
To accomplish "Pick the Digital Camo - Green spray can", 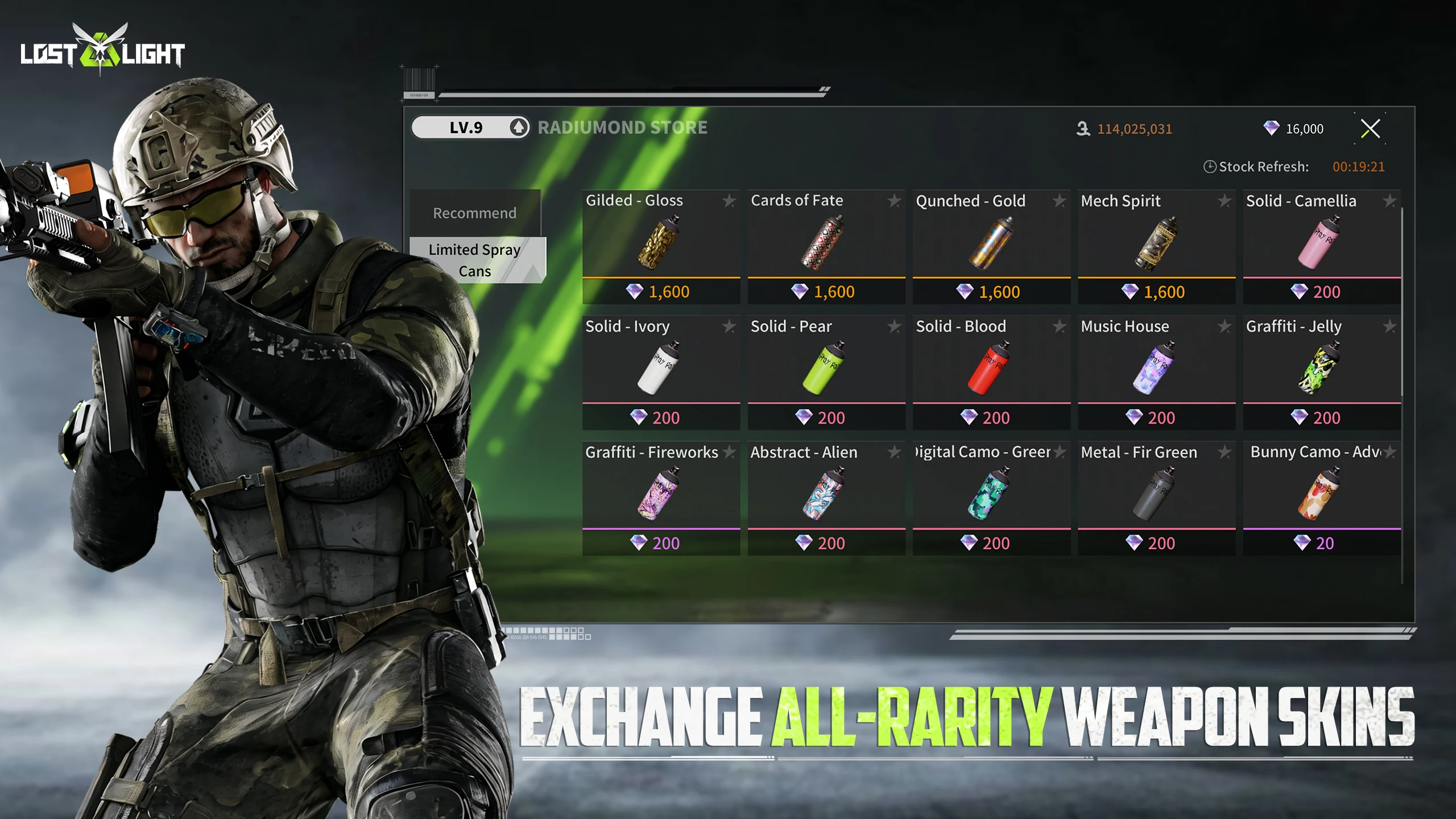I will (990, 494).
